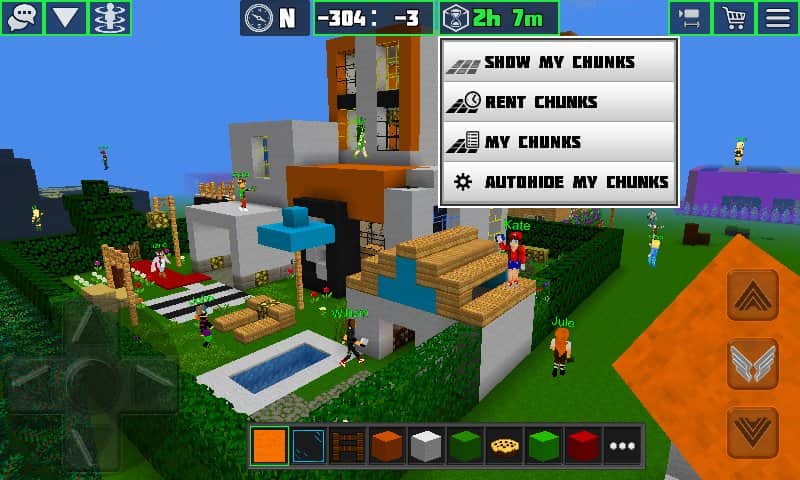Tap the fly up arrow button

tap(752, 296)
